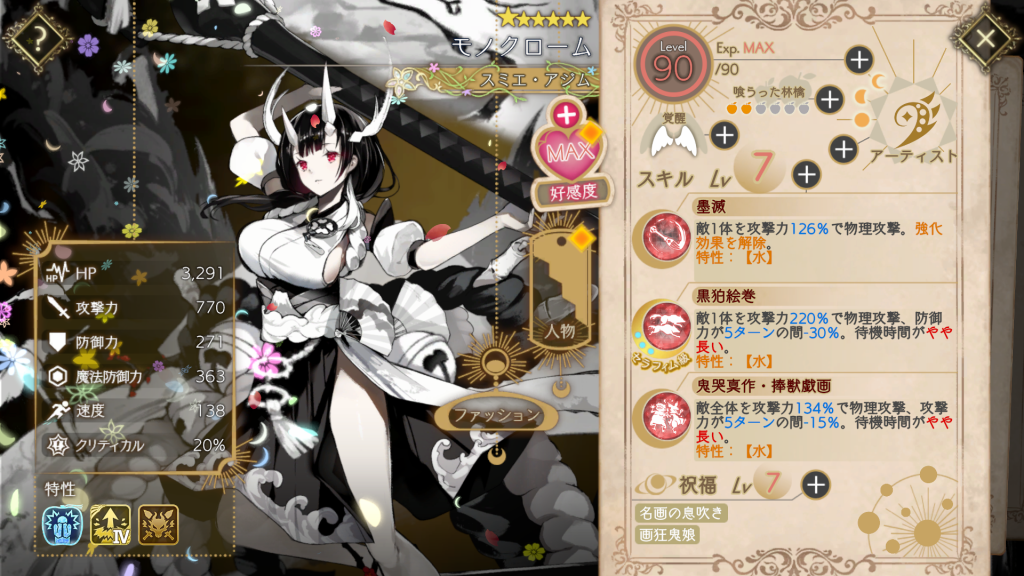
Task: Tap the plus button beside the moon icons
Action: click(x=843, y=149)
